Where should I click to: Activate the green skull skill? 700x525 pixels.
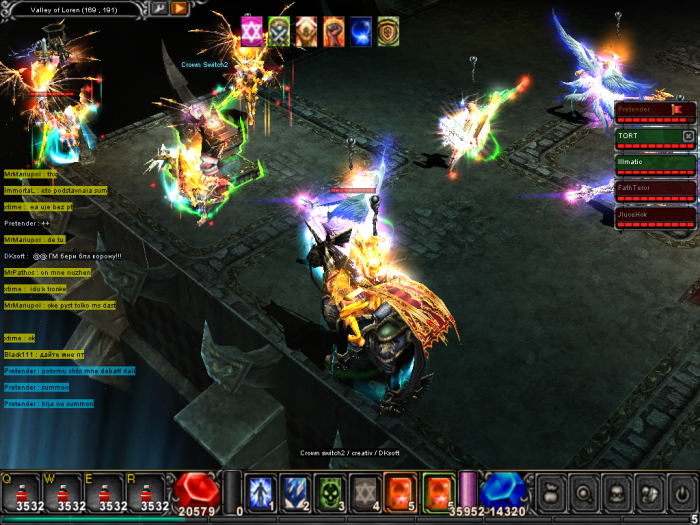[333, 491]
